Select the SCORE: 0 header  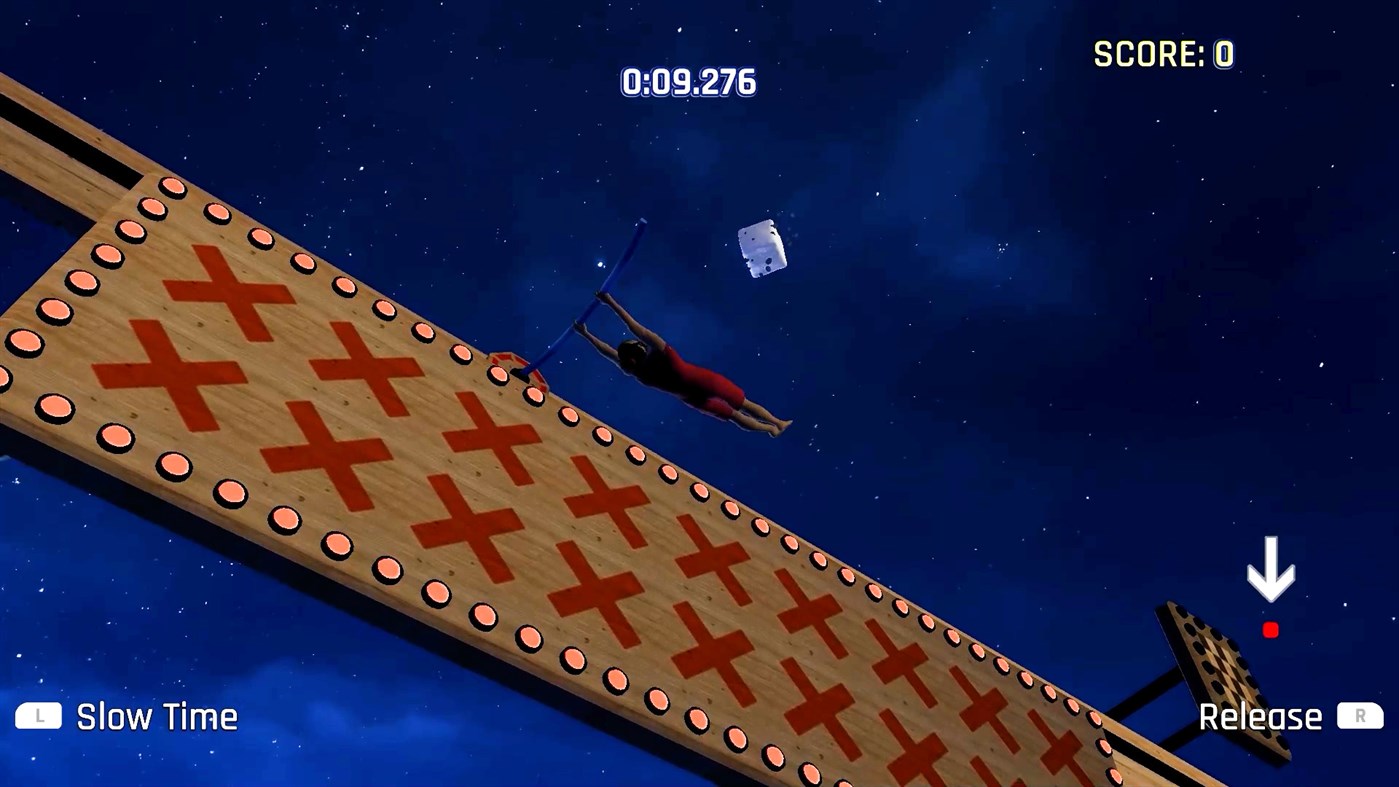(1165, 54)
